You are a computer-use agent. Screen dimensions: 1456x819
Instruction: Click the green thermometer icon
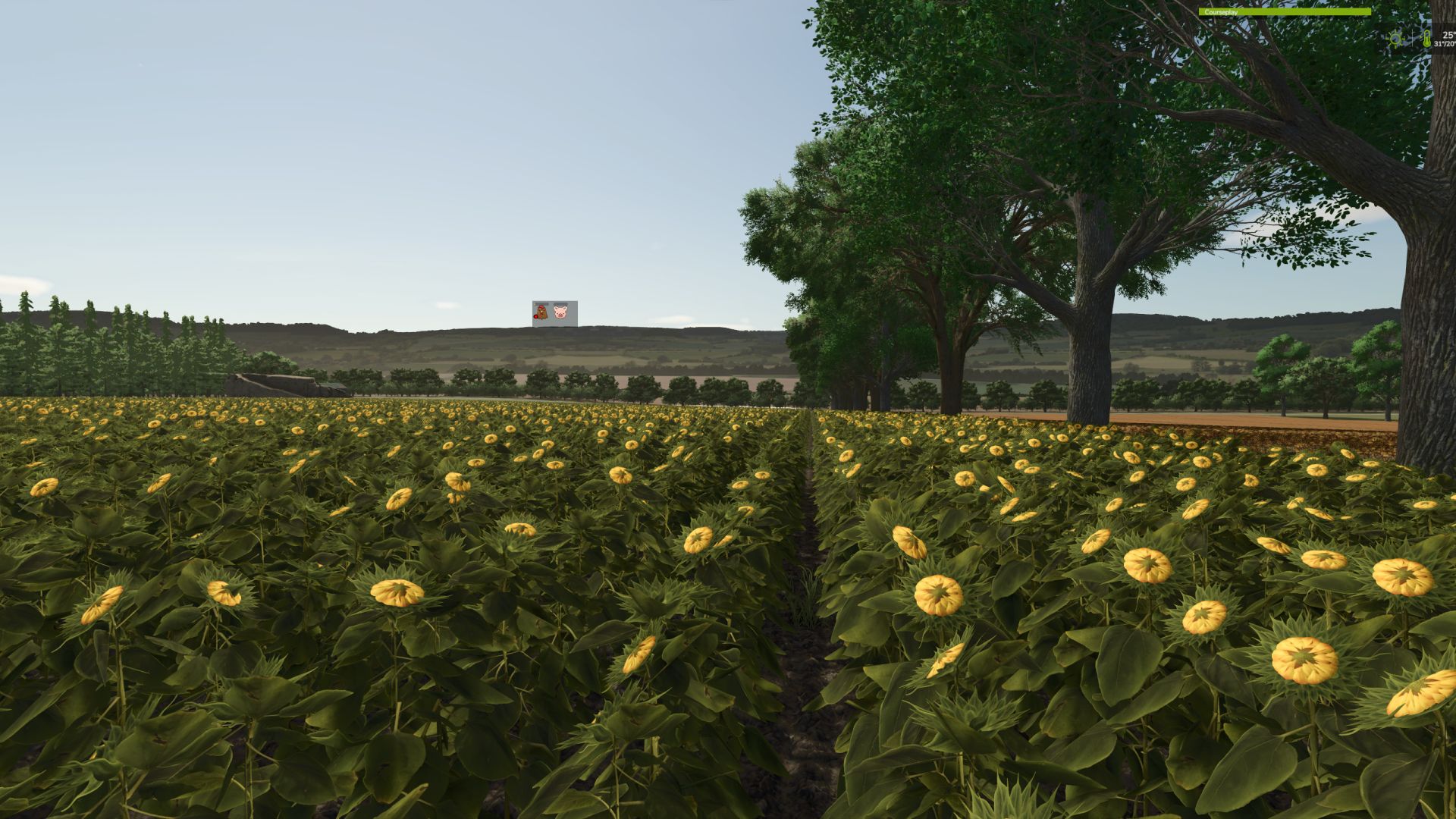1426,38
